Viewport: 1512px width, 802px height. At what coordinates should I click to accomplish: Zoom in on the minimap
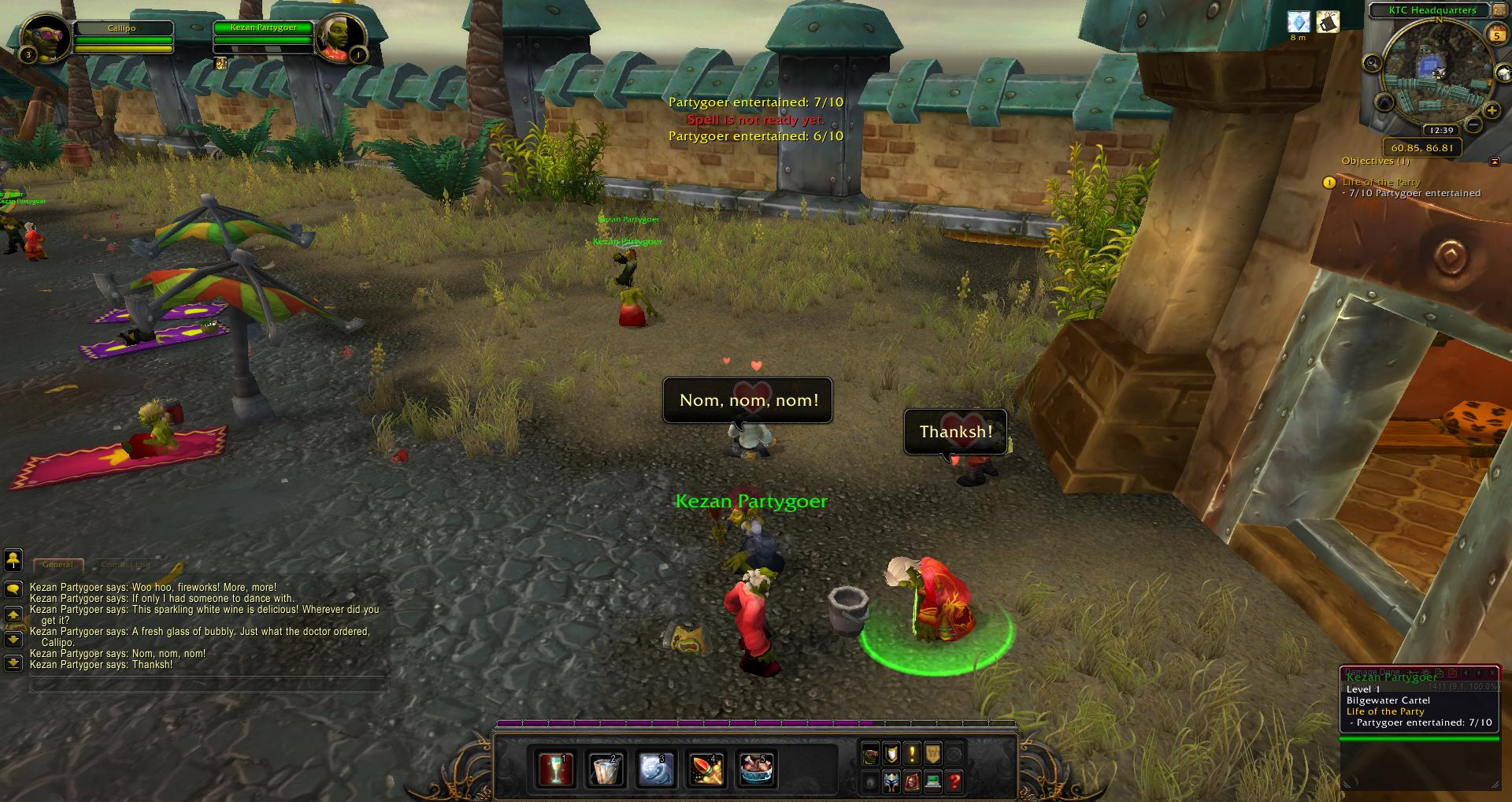tap(1491, 111)
